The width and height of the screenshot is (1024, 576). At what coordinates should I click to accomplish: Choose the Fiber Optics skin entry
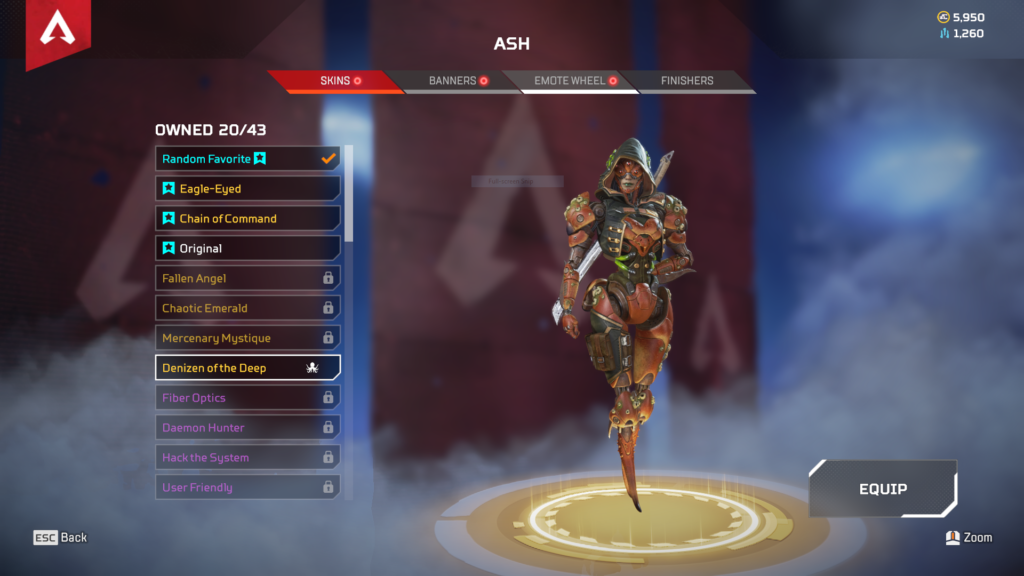247,398
